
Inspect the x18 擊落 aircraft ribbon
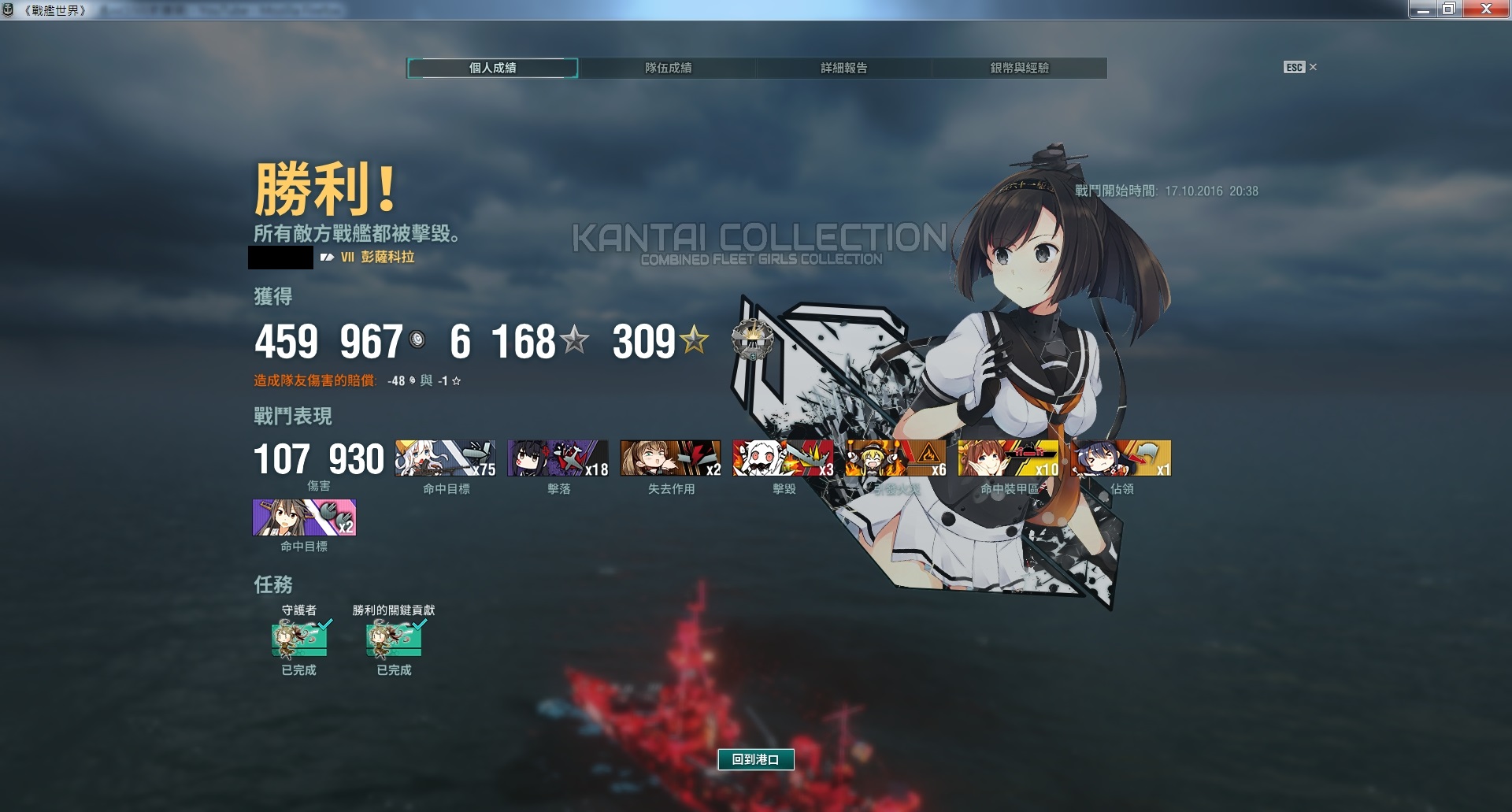558,458
